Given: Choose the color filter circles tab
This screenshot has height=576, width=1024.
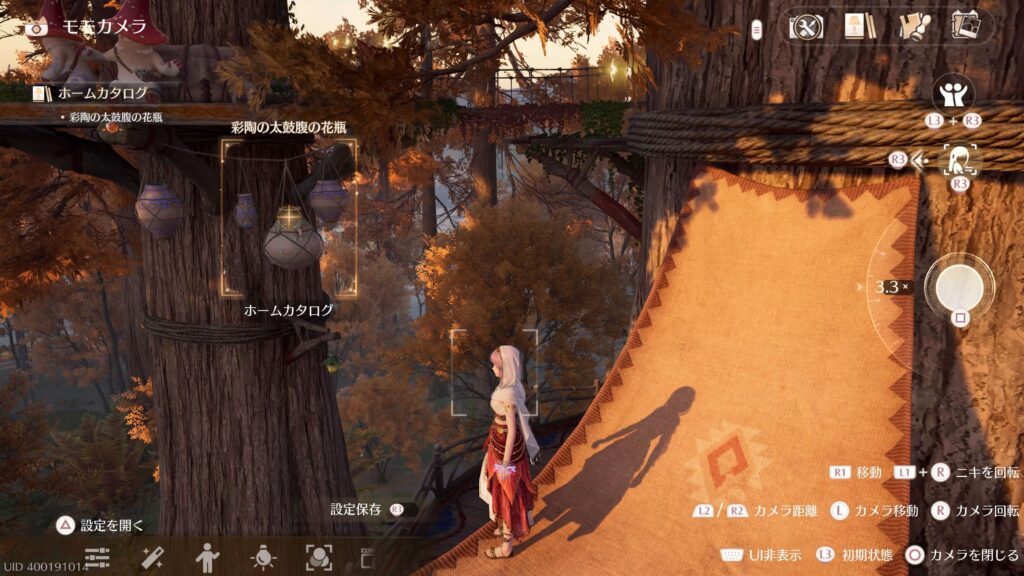Looking at the screenshot, I should coord(319,557).
